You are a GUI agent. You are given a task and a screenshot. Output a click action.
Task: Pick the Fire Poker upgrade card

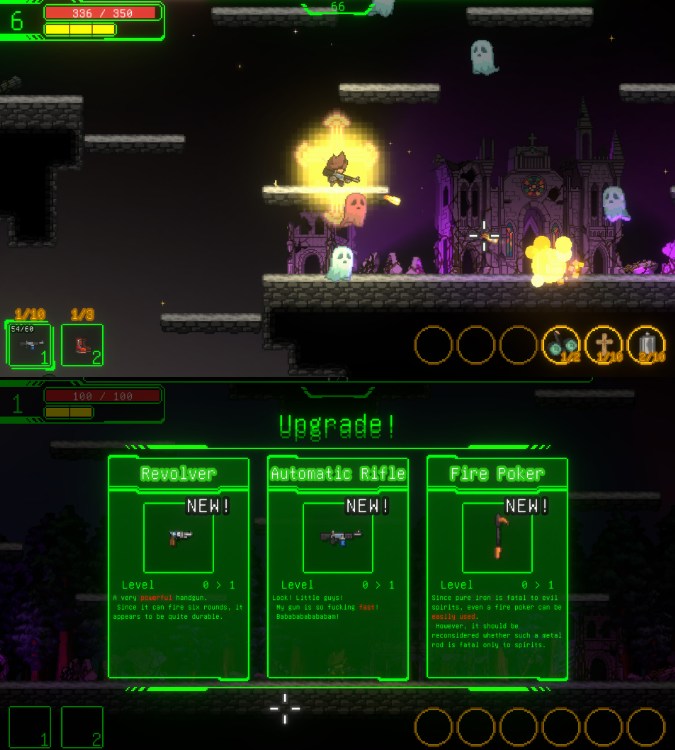pos(497,568)
